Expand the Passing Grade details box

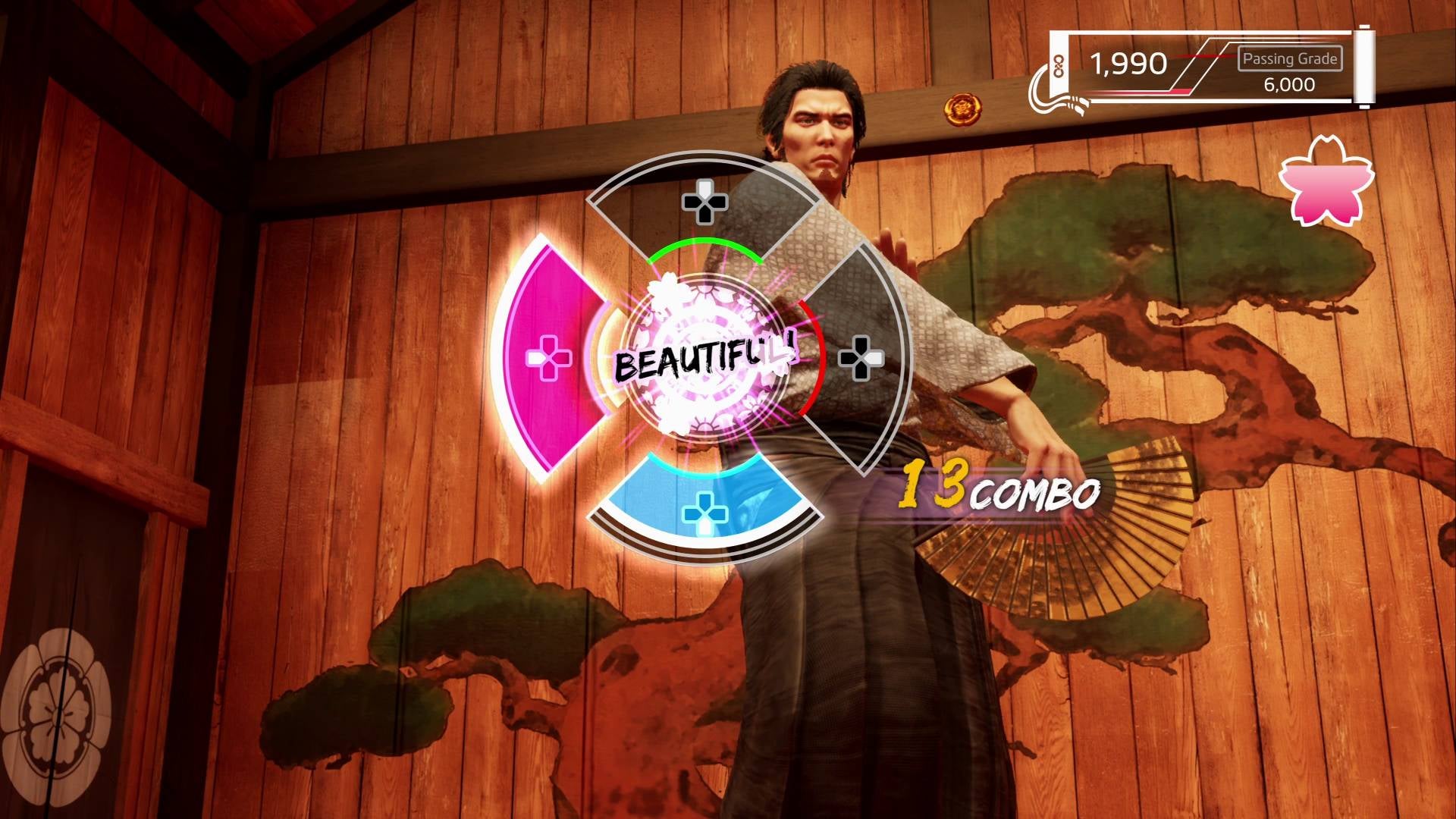1288,57
